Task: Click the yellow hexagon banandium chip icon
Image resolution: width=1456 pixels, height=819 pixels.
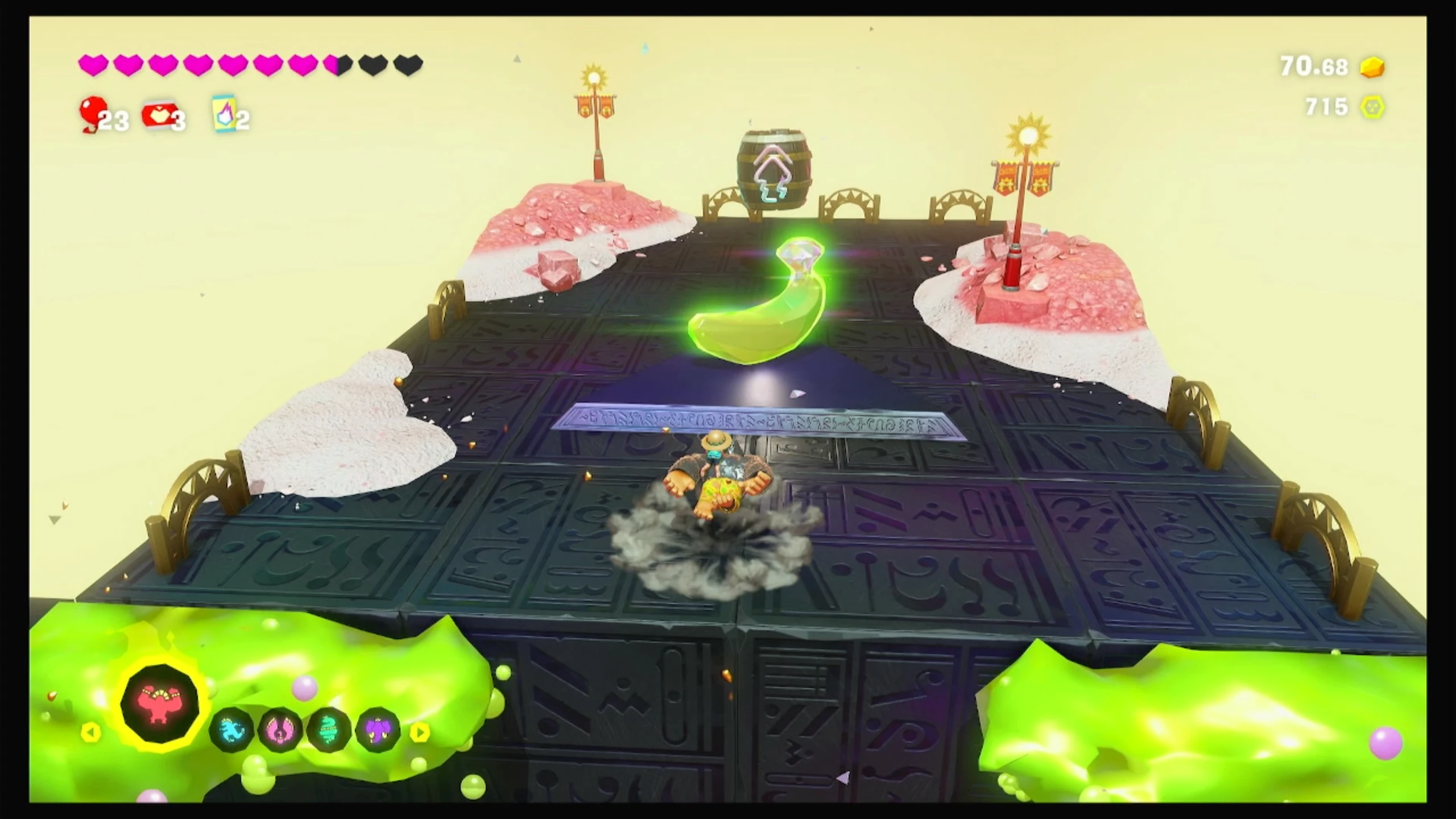Action: point(1373,107)
